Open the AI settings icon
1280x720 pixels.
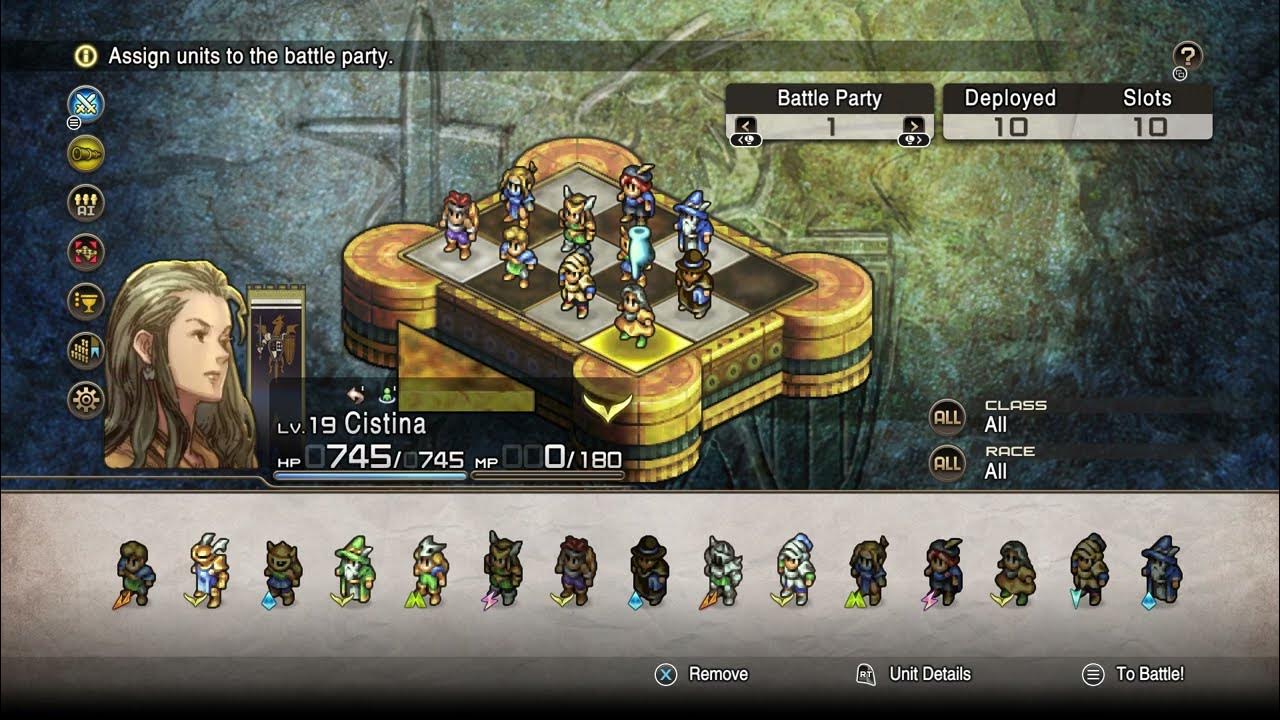(87, 203)
